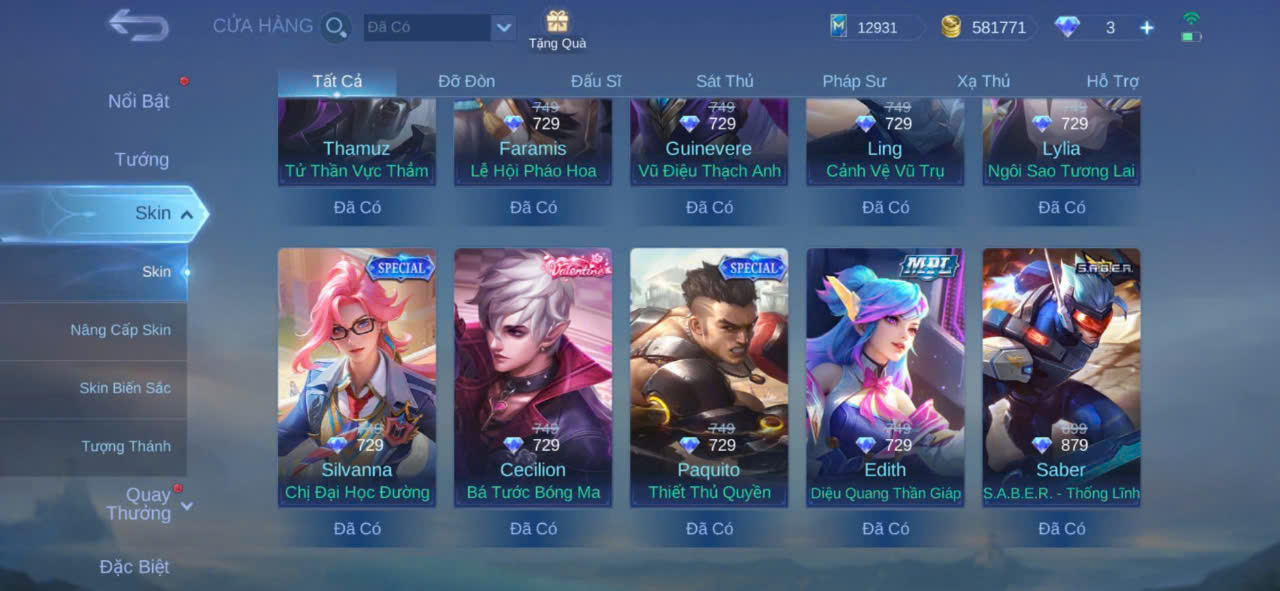The image size is (1280, 591).
Task: Open the Tặng Quà gift button
Action: click(x=557, y=29)
